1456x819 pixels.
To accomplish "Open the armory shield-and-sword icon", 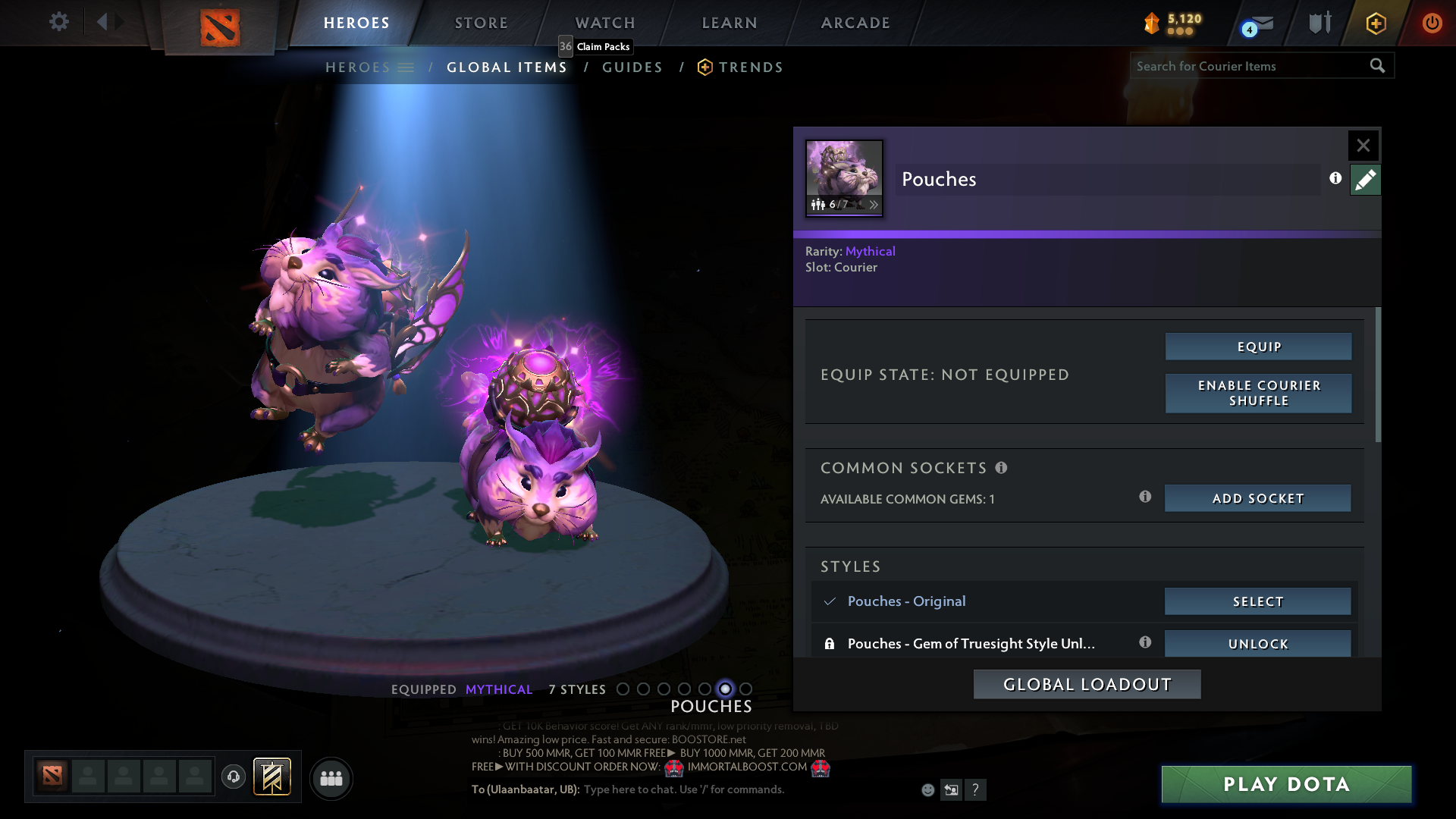I will [x=1318, y=23].
